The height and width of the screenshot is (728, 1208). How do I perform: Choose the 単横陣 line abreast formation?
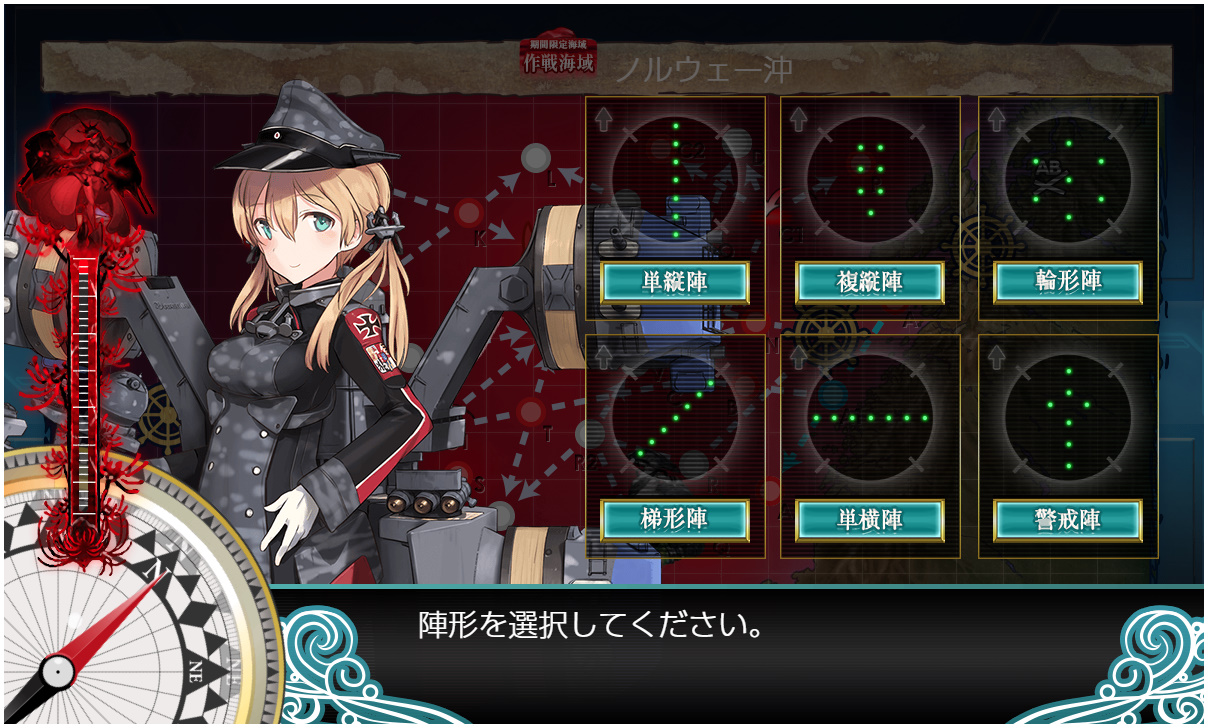870,519
